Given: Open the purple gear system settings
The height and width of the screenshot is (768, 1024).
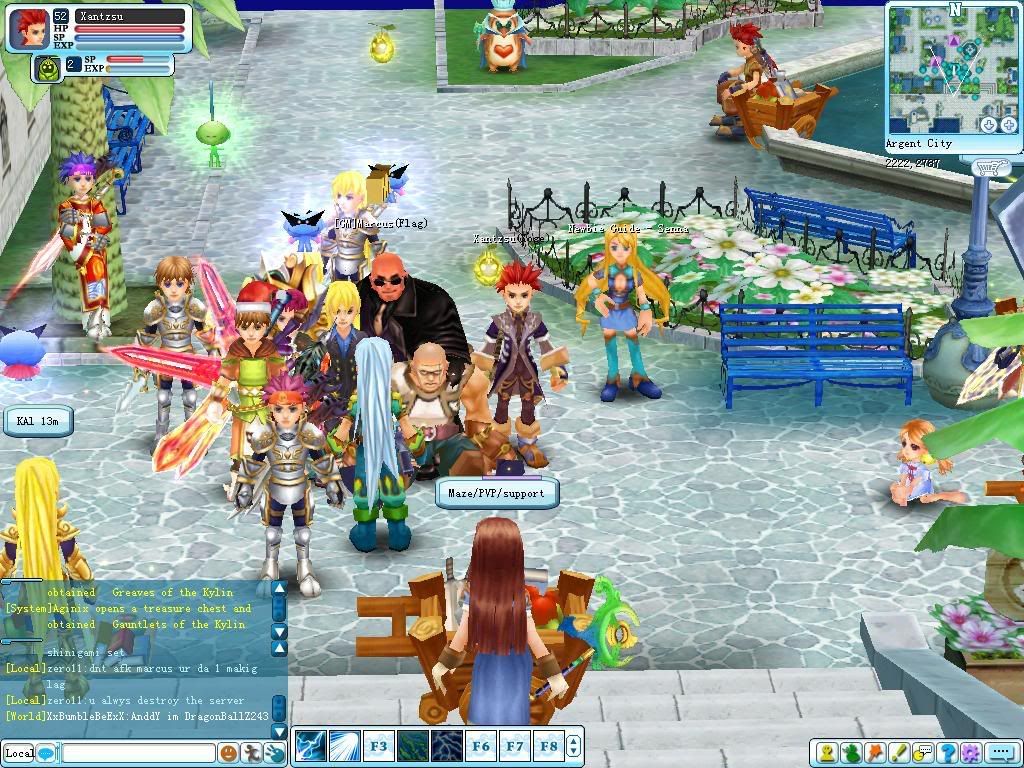Looking at the screenshot, I should pos(970,753).
